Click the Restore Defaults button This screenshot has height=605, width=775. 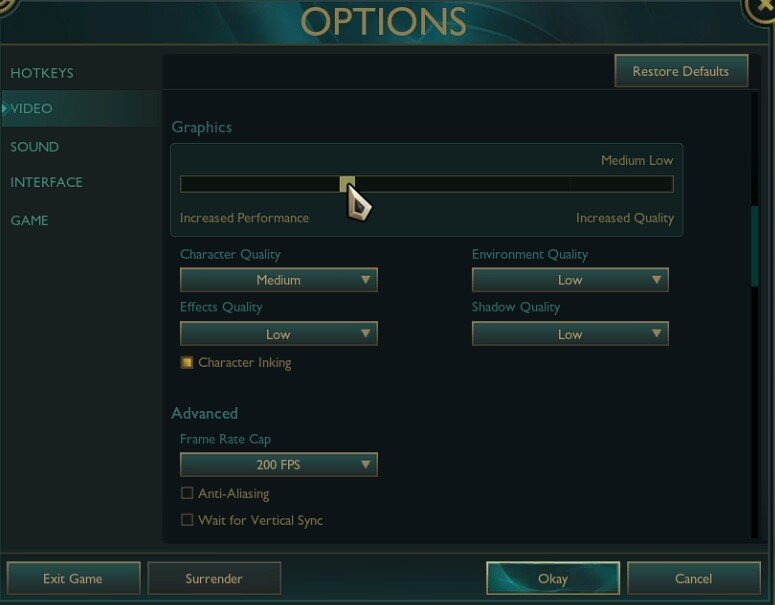681,71
